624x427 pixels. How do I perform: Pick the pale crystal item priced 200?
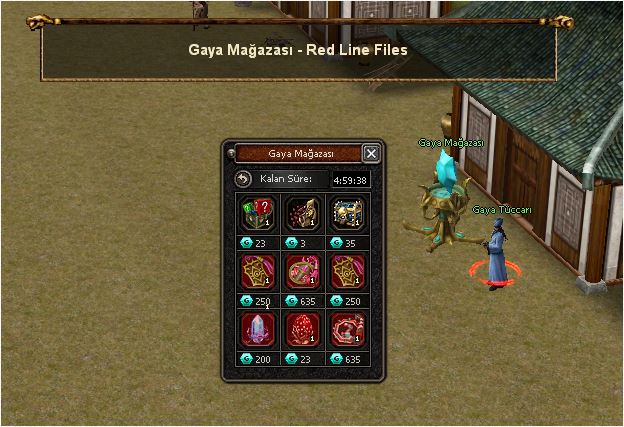pos(255,329)
